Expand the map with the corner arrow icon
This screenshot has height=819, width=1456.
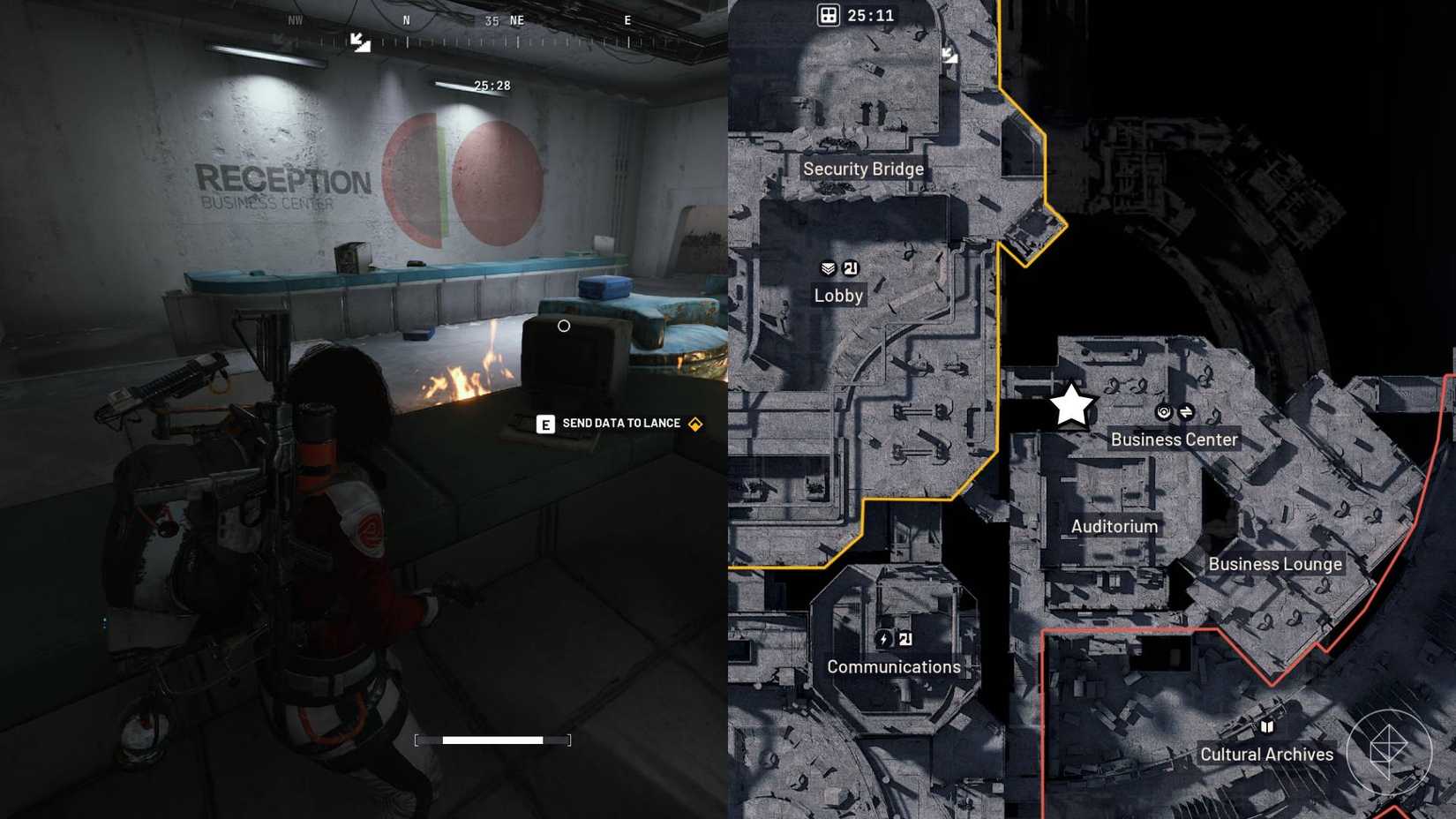coord(951,56)
